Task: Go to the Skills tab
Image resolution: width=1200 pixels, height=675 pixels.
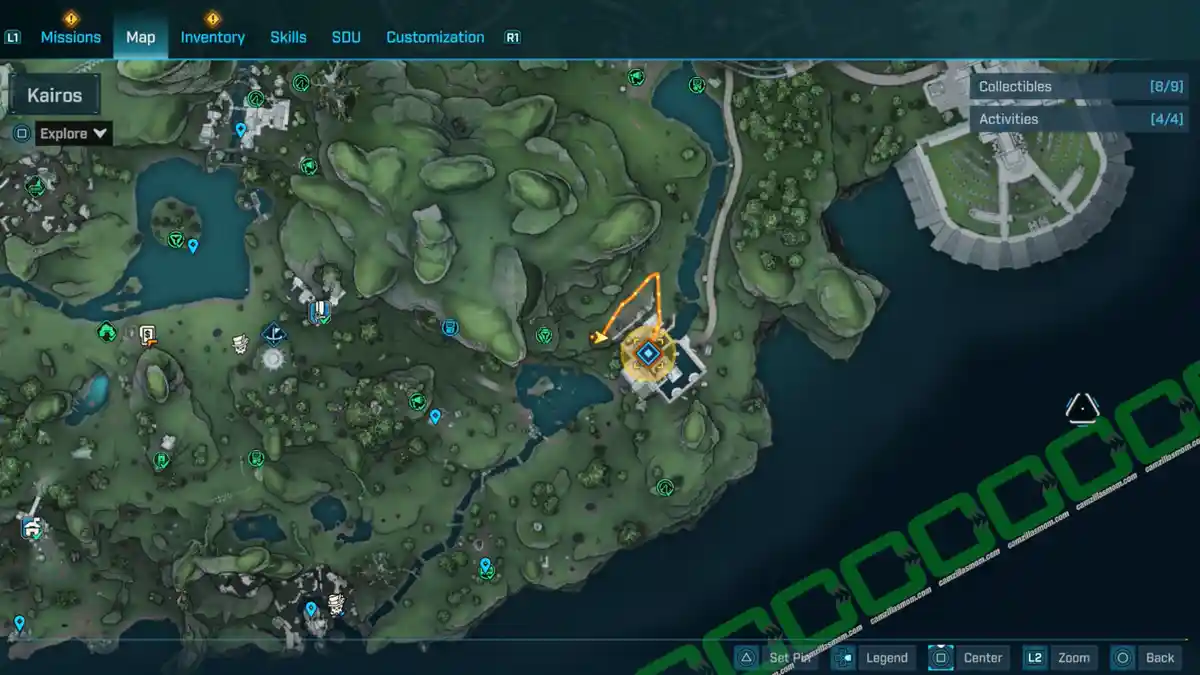Action: point(288,37)
